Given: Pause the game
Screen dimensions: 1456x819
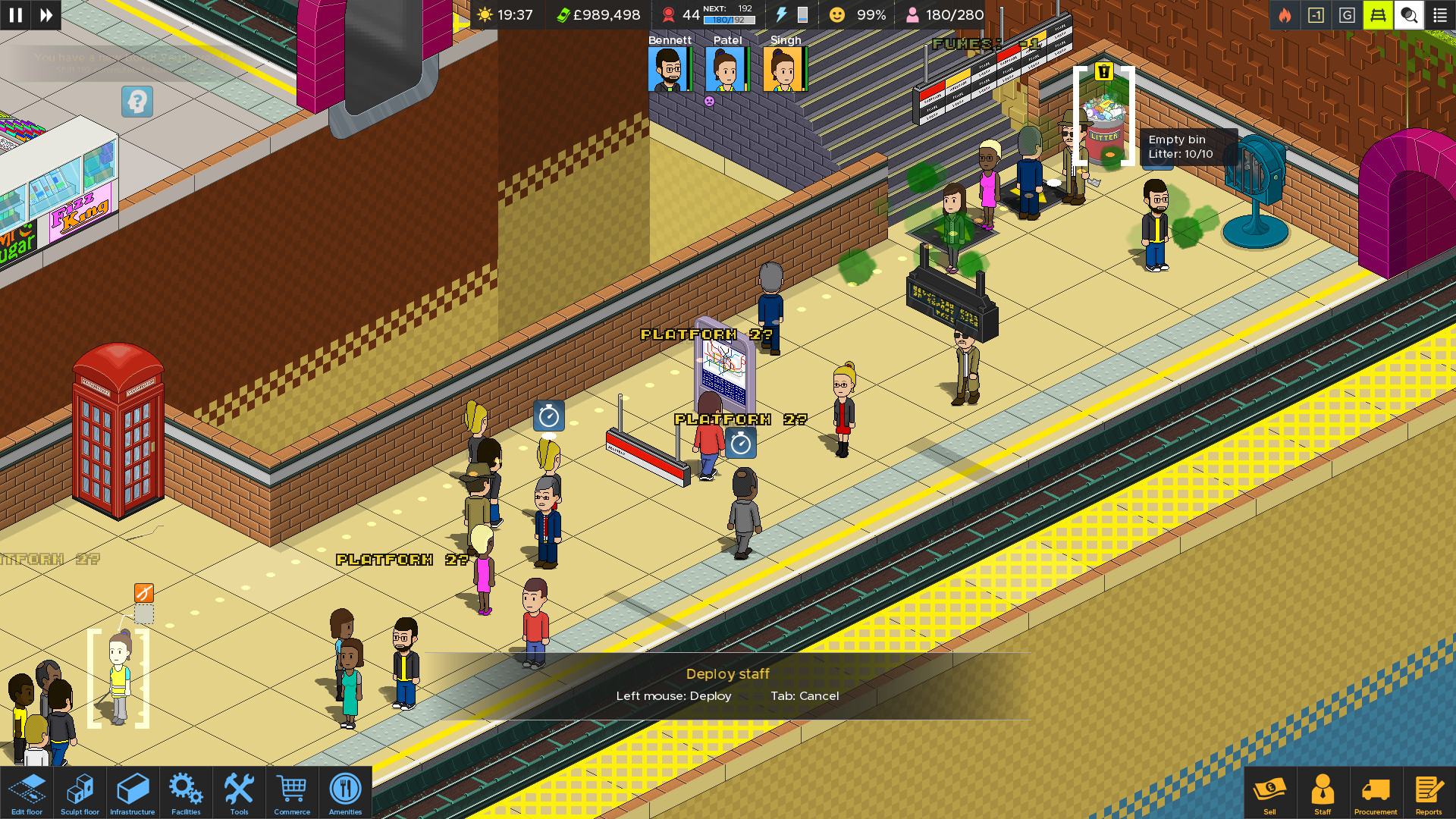Looking at the screenshot, I should 14,14.
